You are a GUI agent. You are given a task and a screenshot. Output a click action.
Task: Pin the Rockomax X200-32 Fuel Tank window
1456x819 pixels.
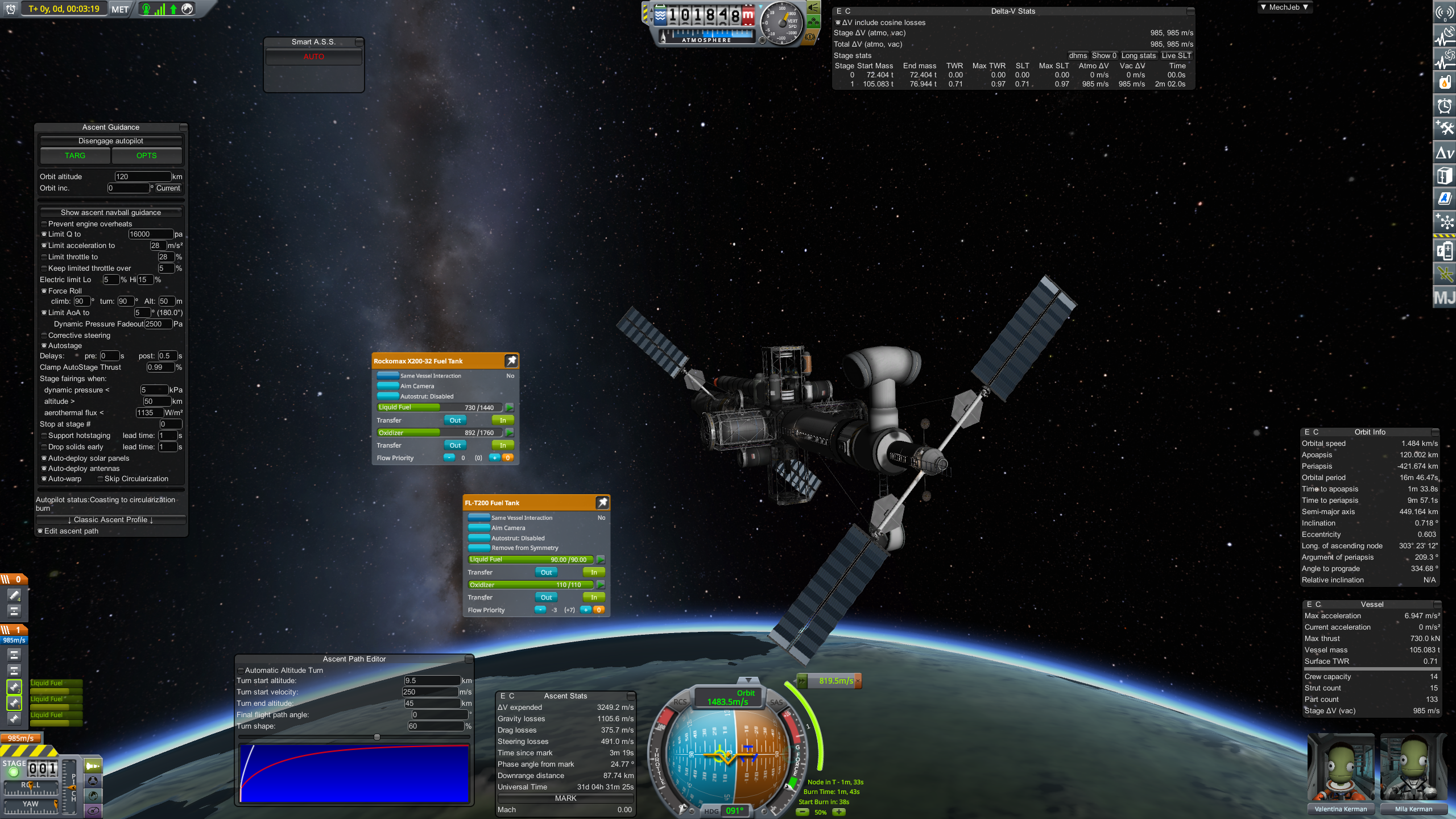[511, 361]
